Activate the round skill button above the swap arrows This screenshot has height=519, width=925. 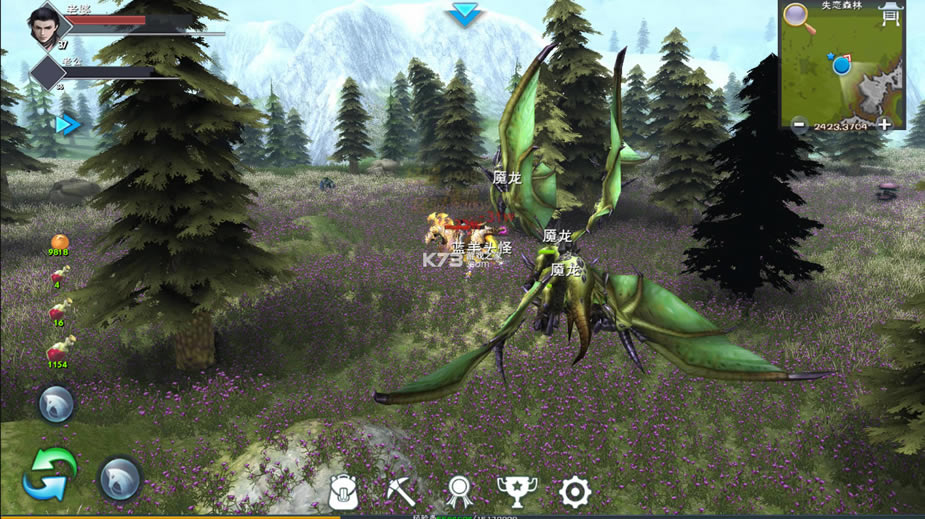coord(56,405)
